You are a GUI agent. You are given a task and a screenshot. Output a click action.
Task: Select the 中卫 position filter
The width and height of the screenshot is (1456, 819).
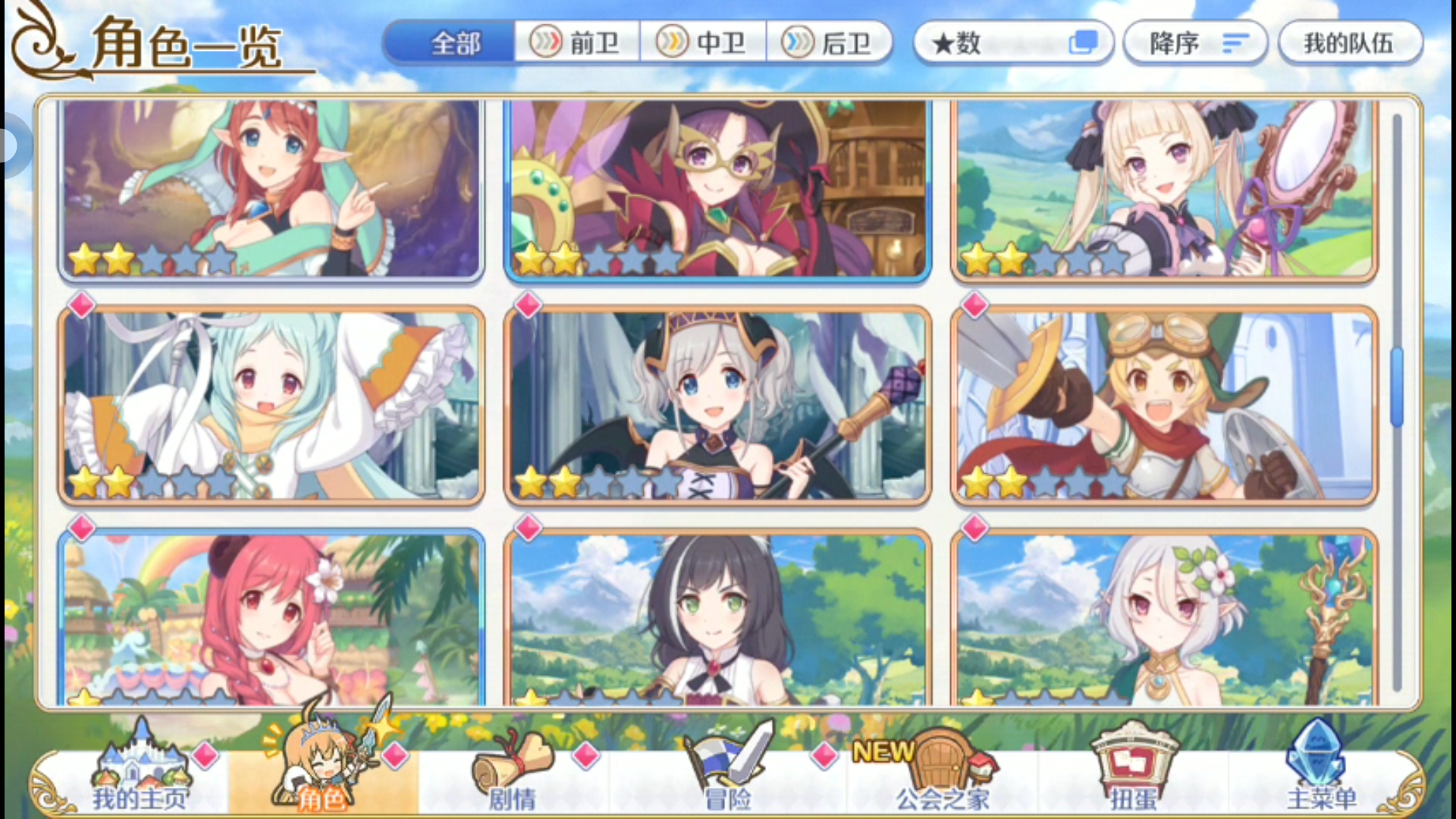click(x=704, y=42)
